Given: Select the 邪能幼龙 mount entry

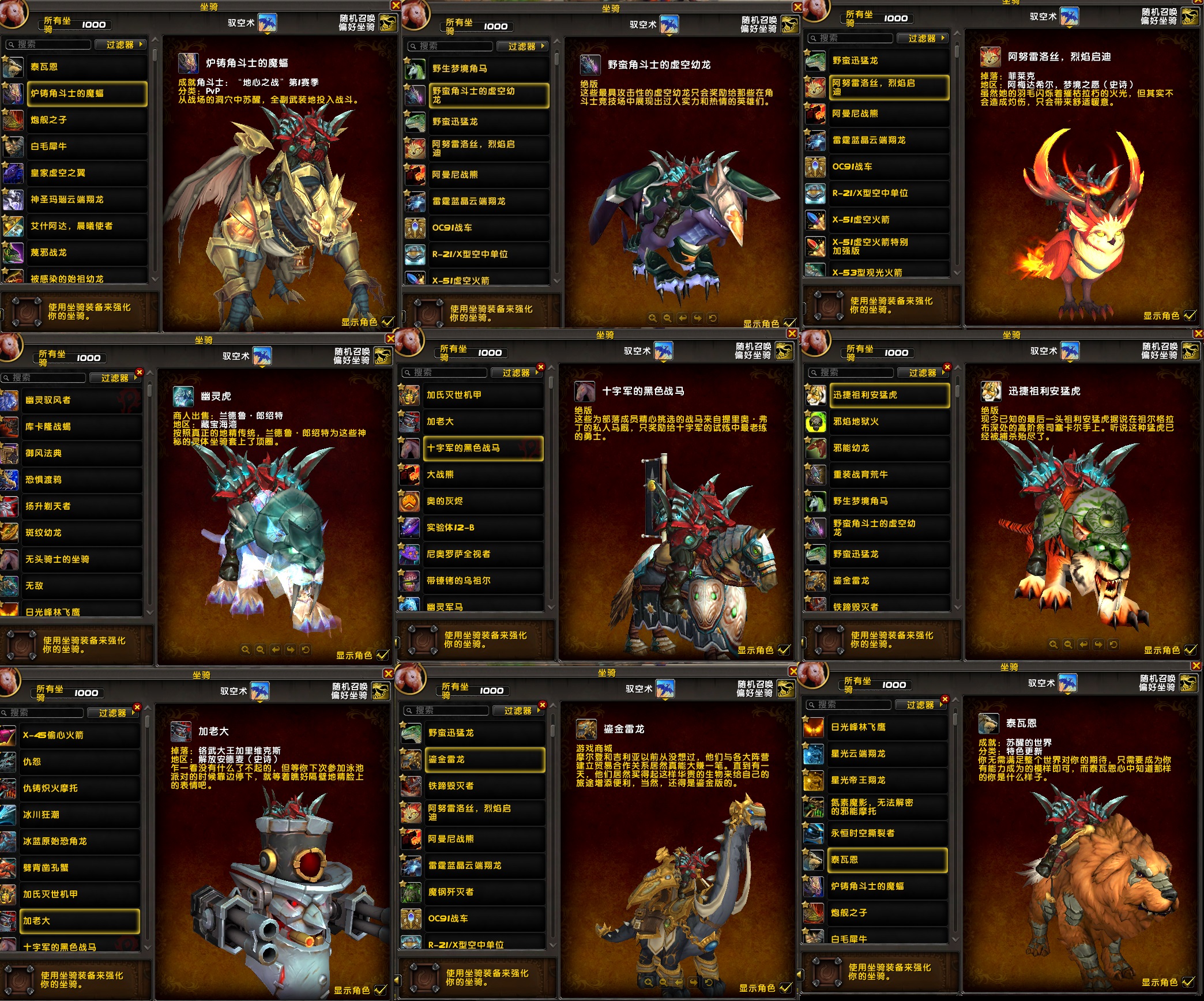Looking at the screenshot, I should click(x=888, y=448).
